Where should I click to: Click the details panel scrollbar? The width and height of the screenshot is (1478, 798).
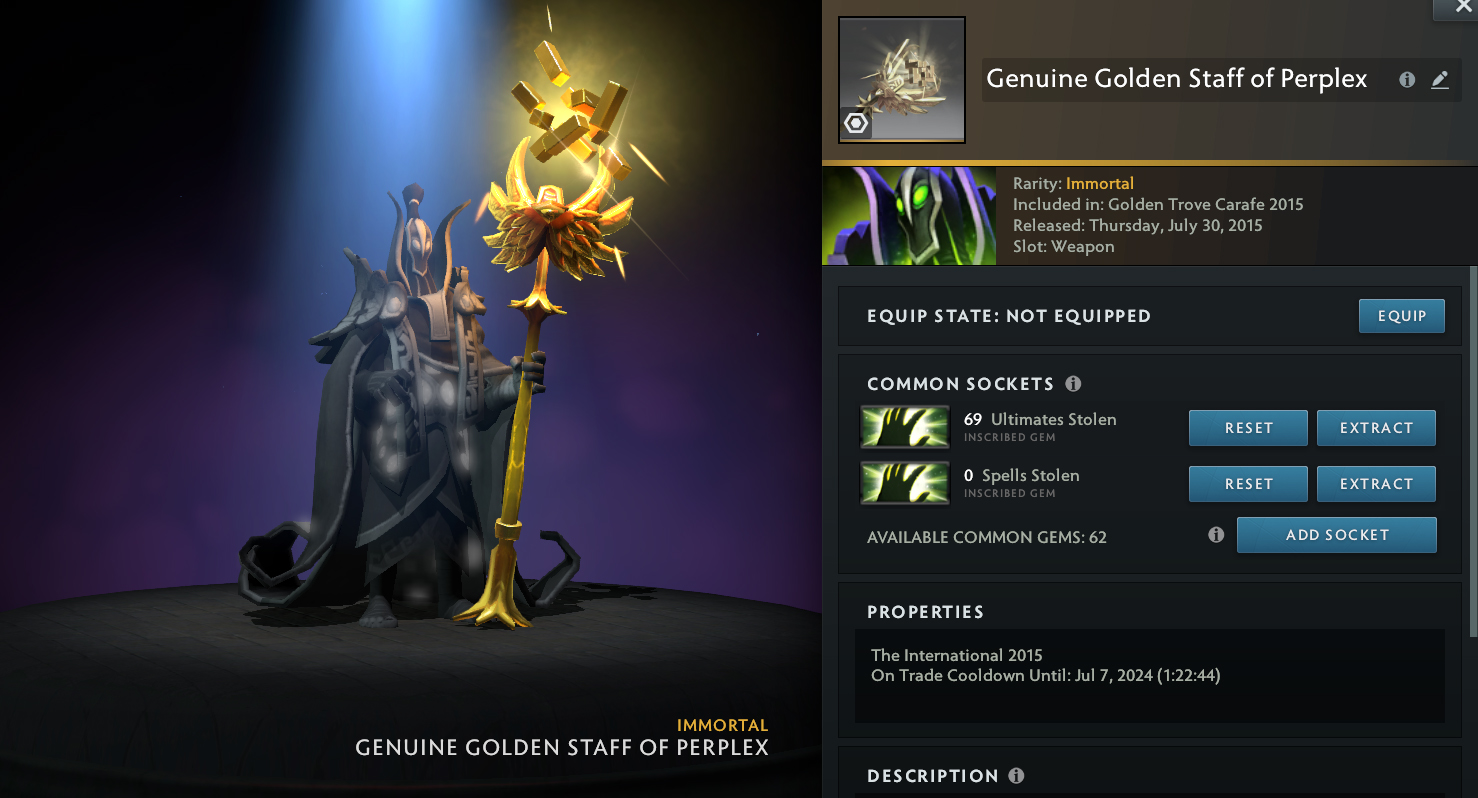click(x=1472, y=450)
